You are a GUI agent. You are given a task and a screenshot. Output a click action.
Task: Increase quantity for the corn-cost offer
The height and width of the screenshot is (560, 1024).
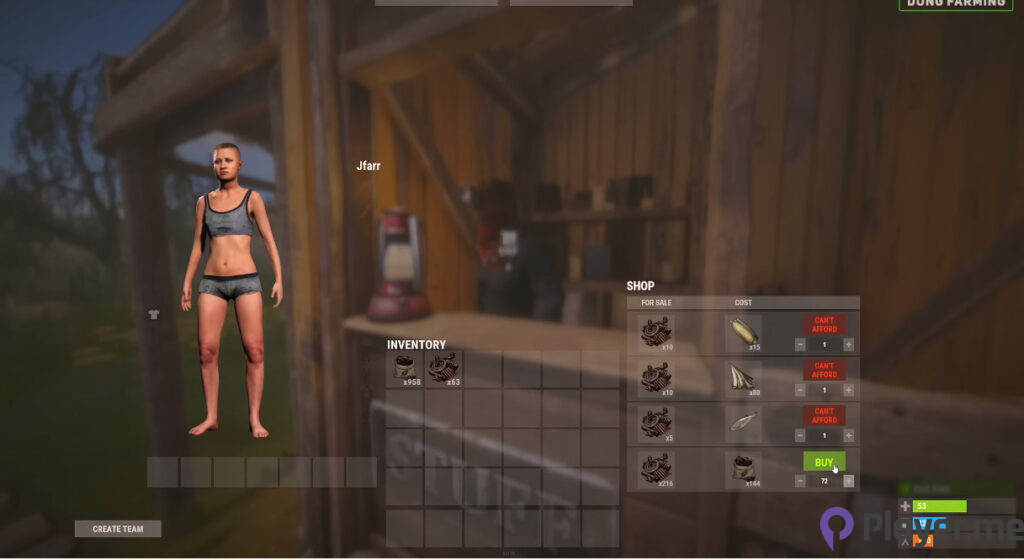click(x=849, y=344)
